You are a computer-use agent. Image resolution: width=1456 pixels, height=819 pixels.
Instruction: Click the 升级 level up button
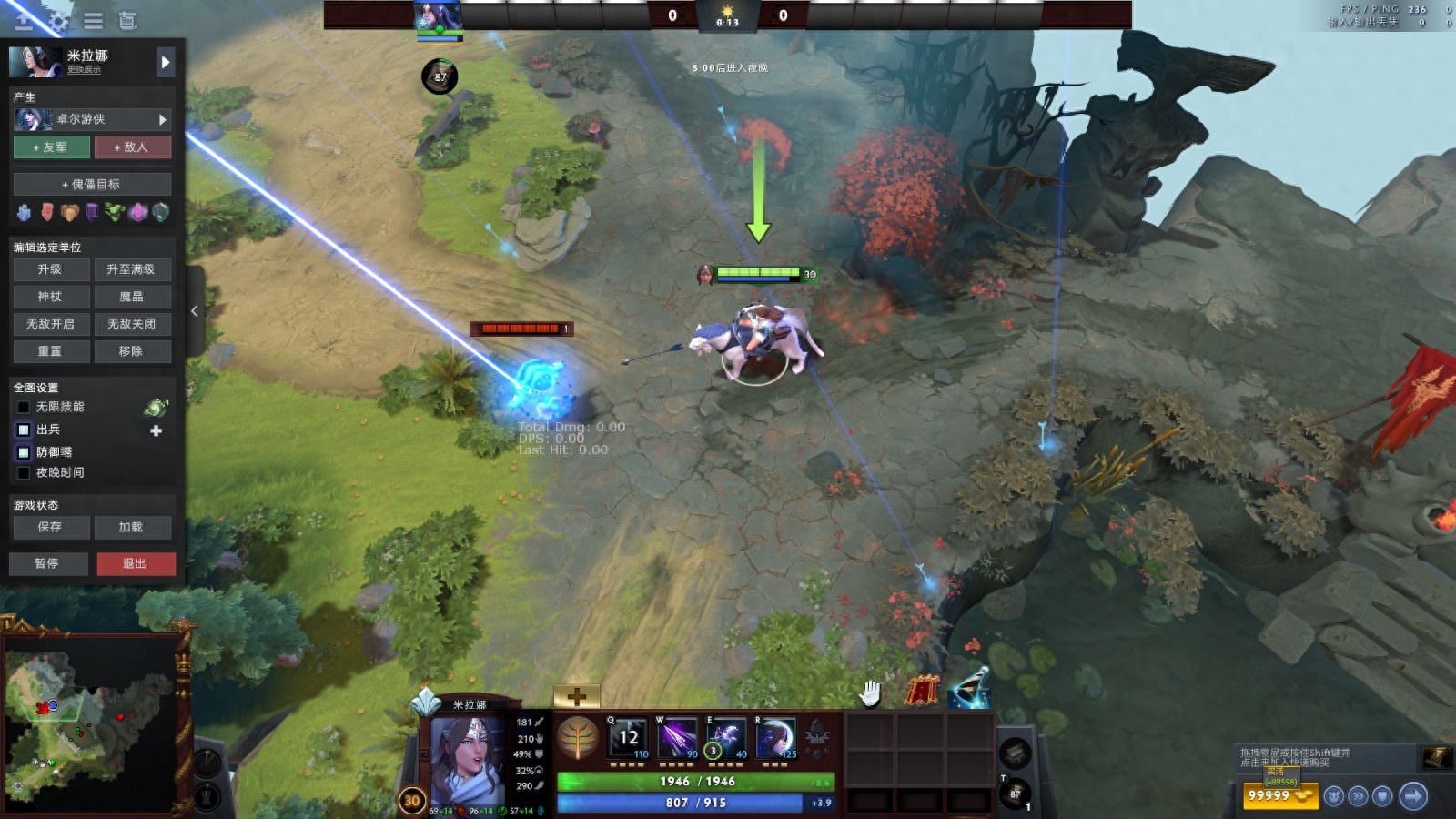(x=51, y=269)
